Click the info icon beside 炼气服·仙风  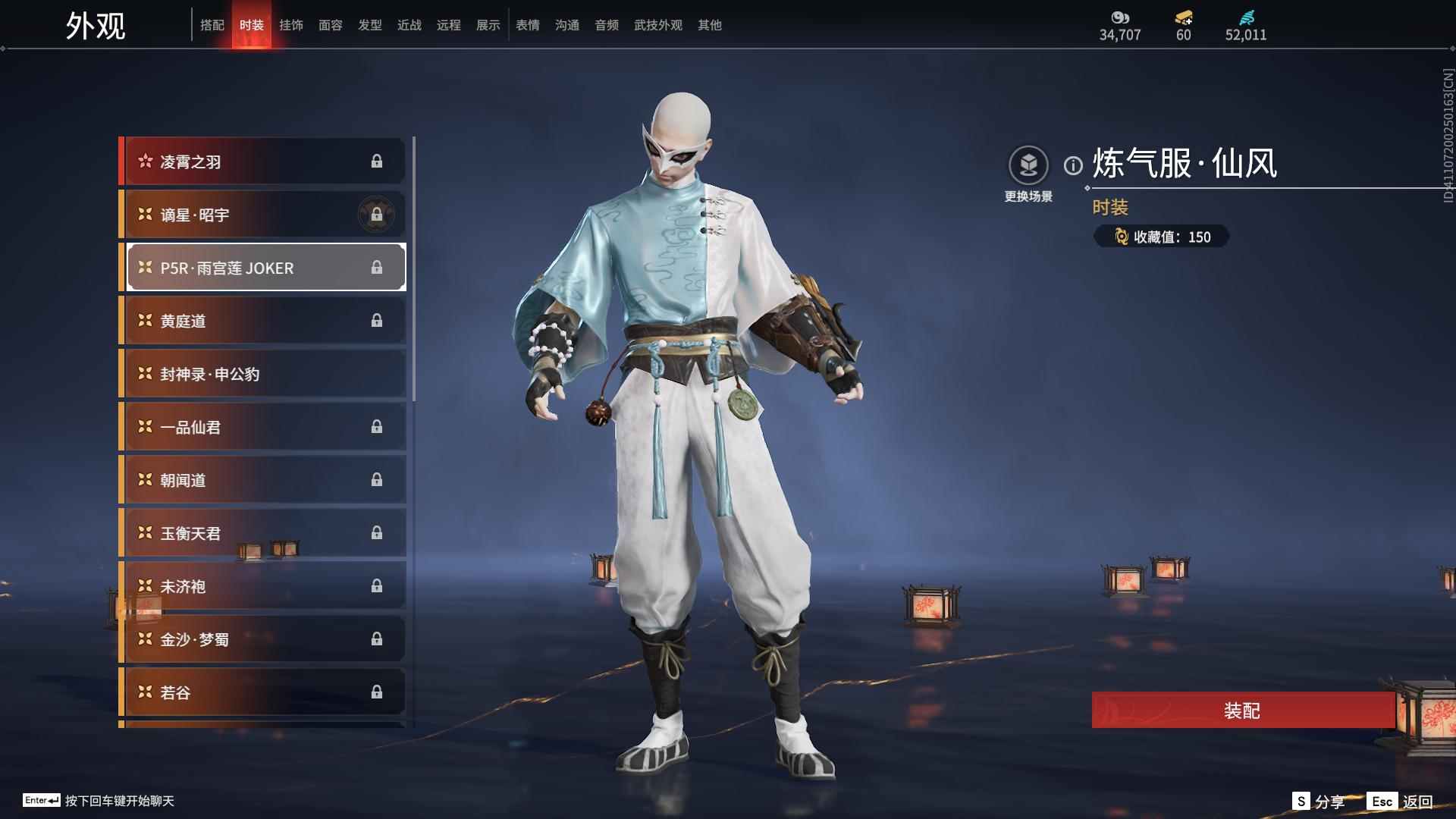point(1073,162)
